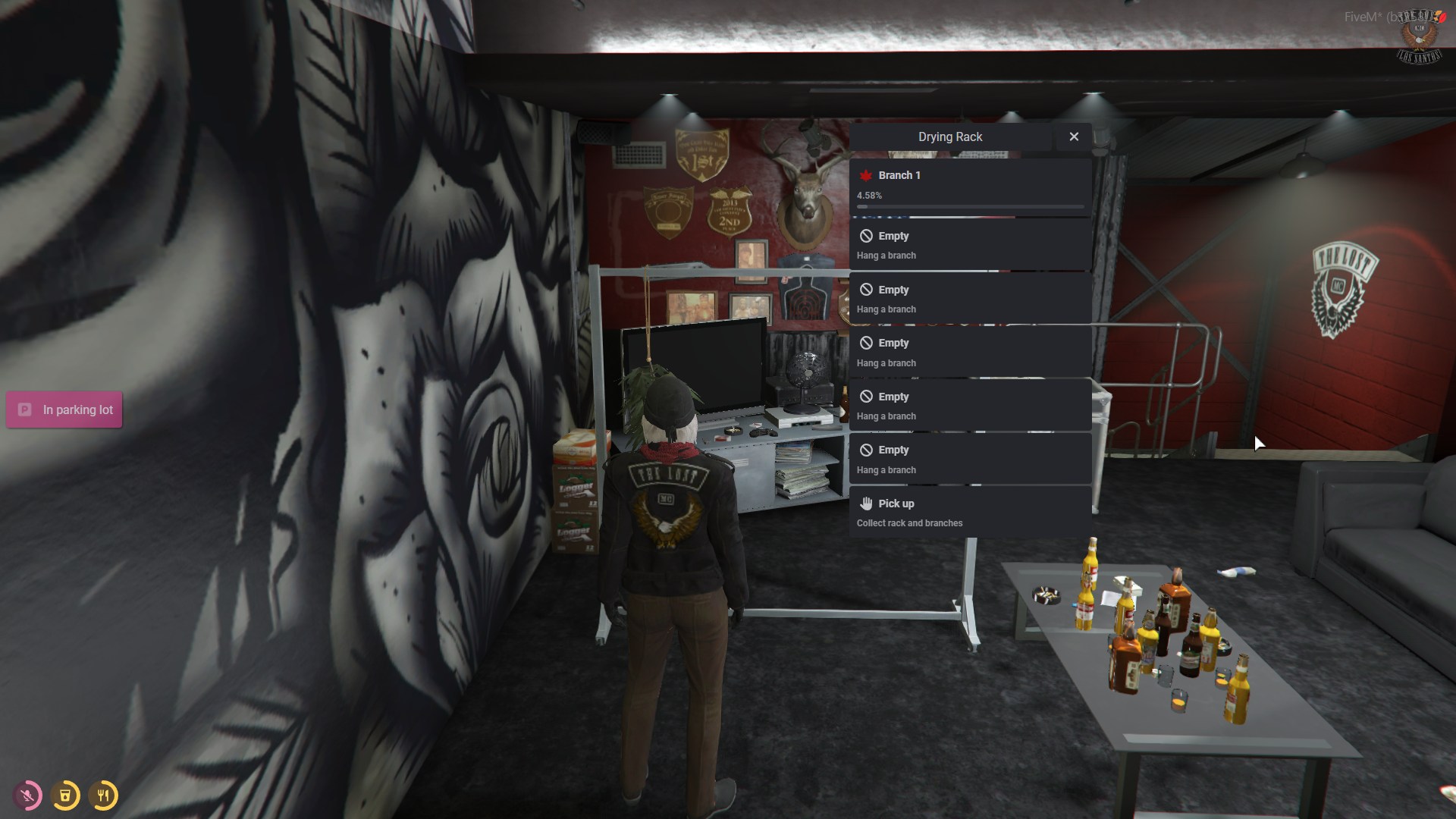
Task: Click the red cannabis leaf icon on Branch 1
Action: 864,175
